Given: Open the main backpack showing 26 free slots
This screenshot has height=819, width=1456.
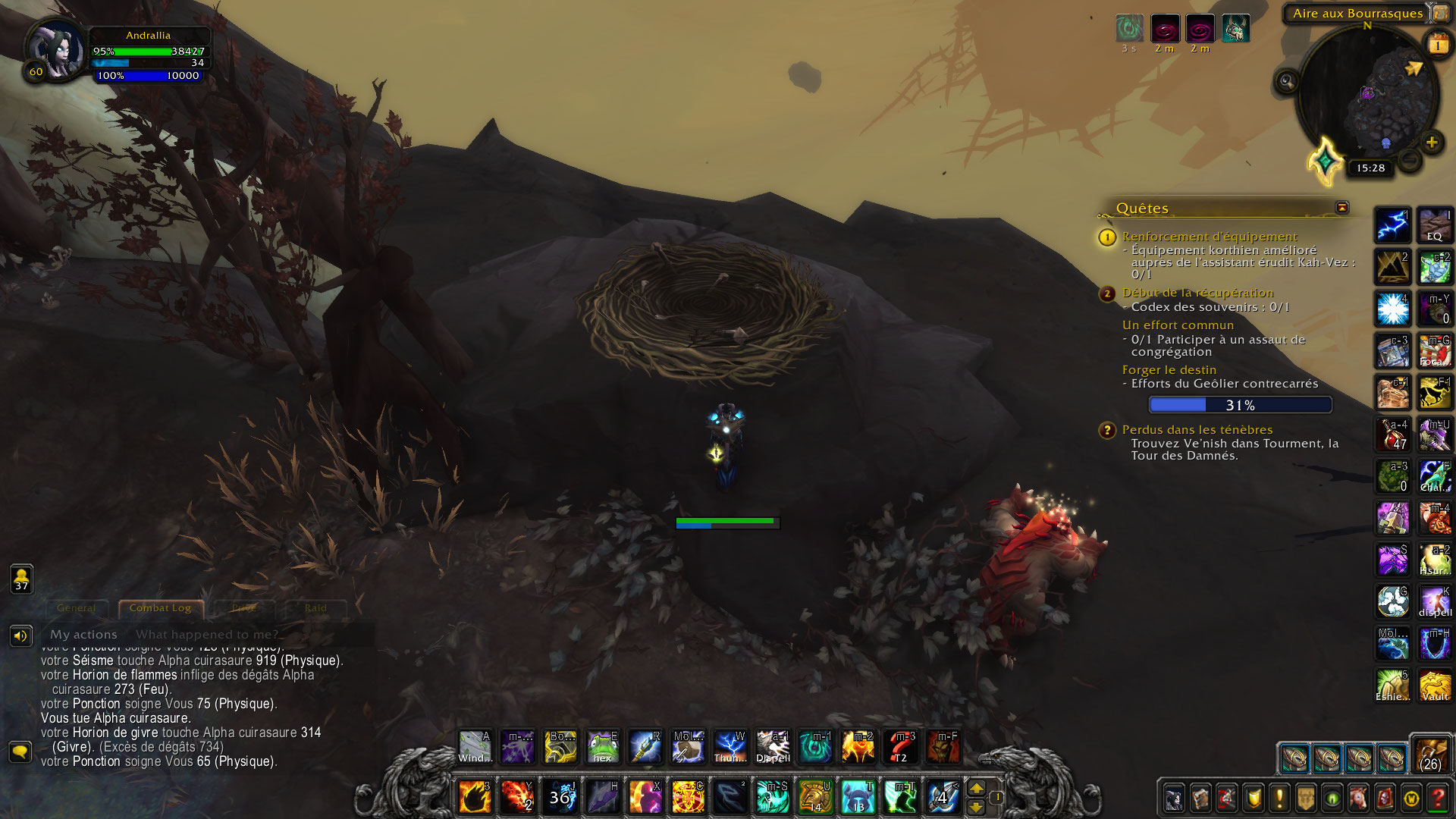Looking at the screenshot, I should [x=1431, y=754].
